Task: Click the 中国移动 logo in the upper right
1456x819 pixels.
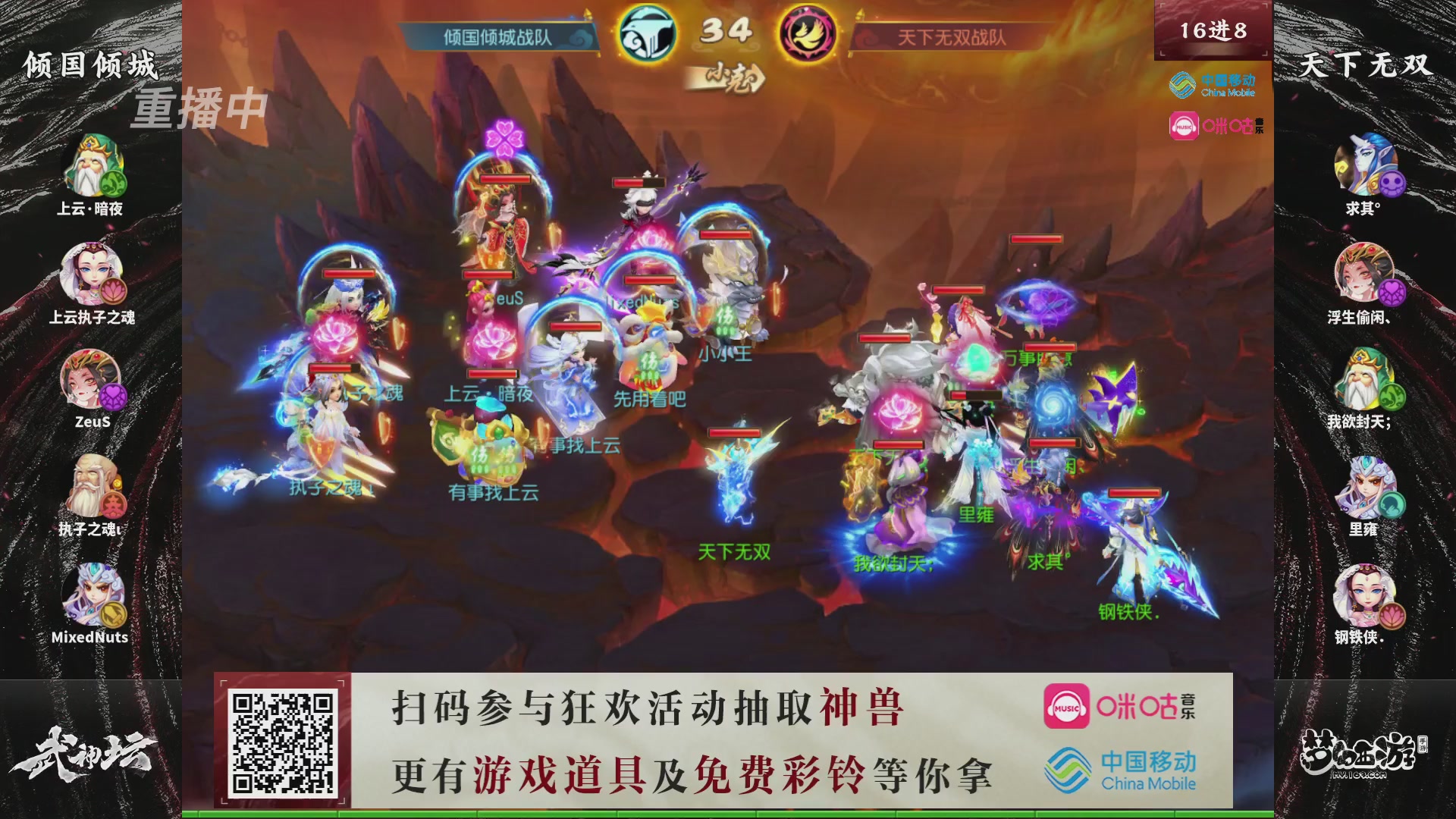Action: click(1213, 86)
